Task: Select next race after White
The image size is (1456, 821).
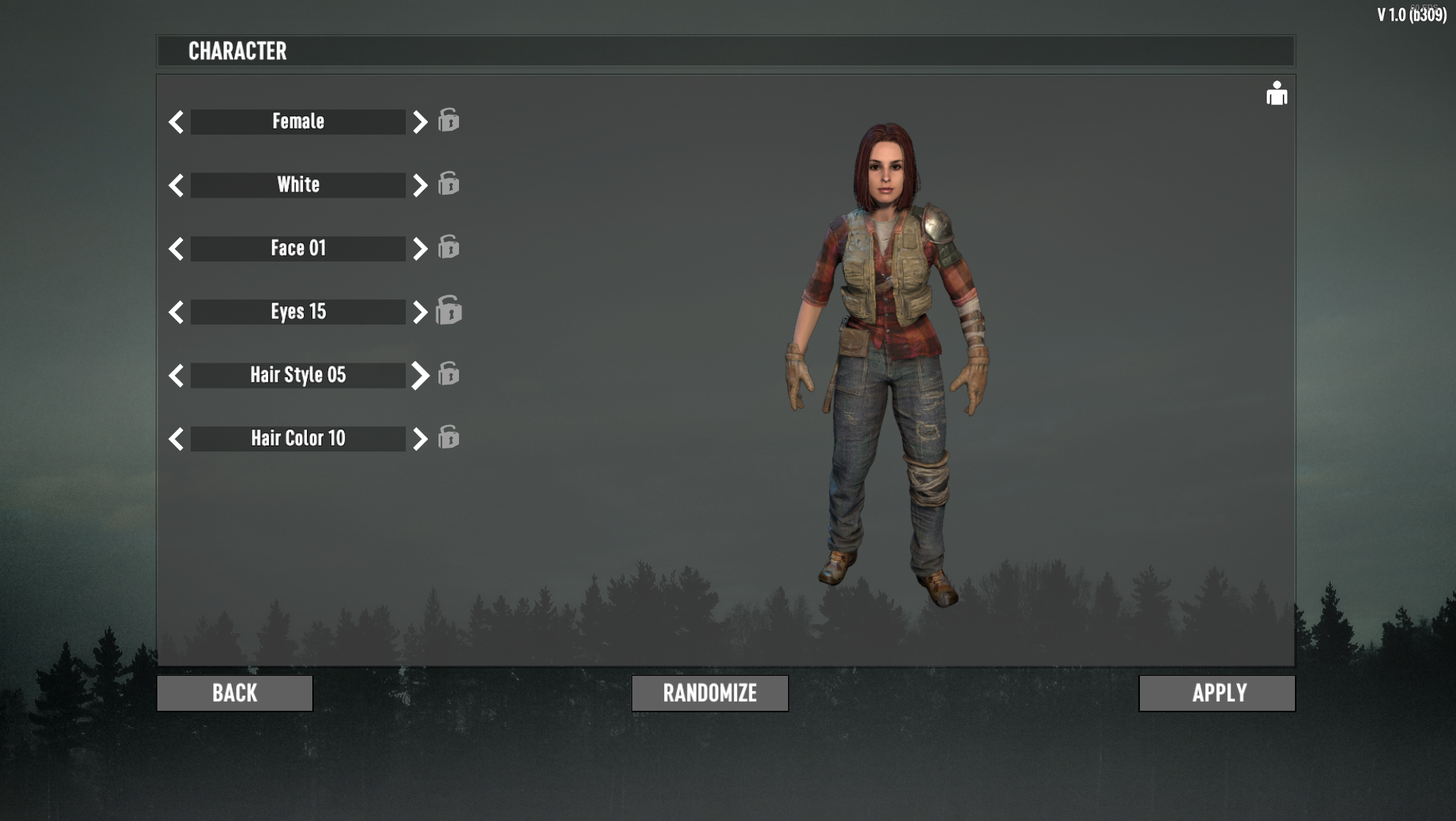Action: 419,185
